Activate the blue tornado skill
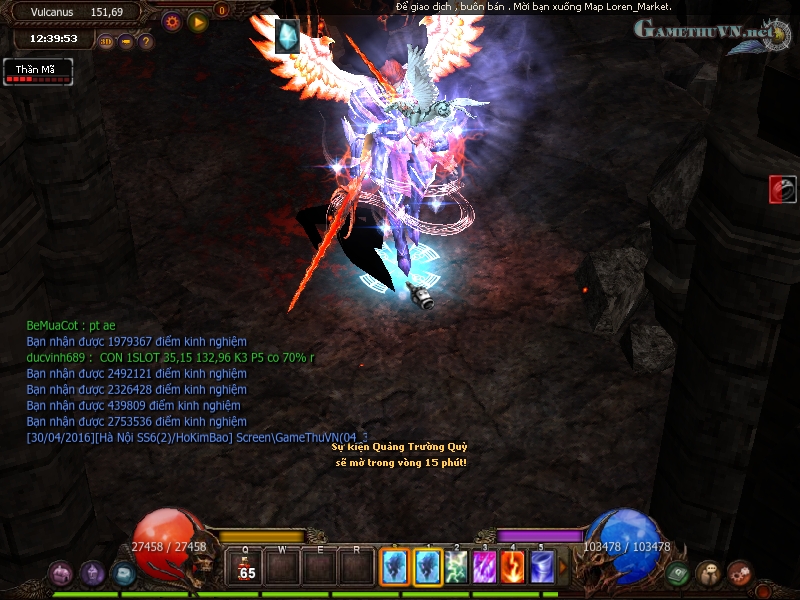Viewport: 800px width, 600px height. 542,568
